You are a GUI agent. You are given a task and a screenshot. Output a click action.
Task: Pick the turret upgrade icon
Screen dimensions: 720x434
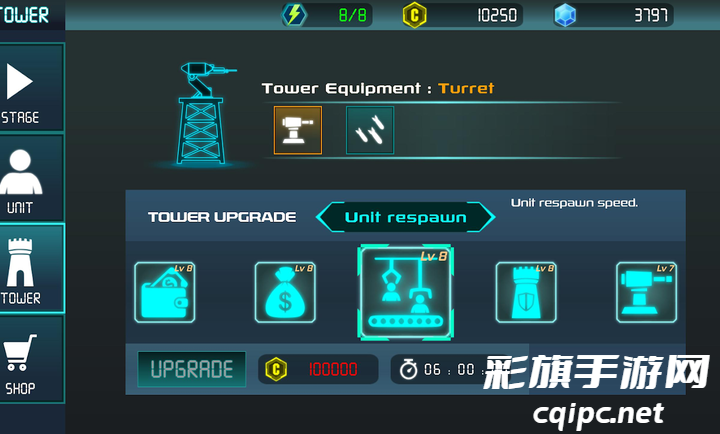point(646,292)
